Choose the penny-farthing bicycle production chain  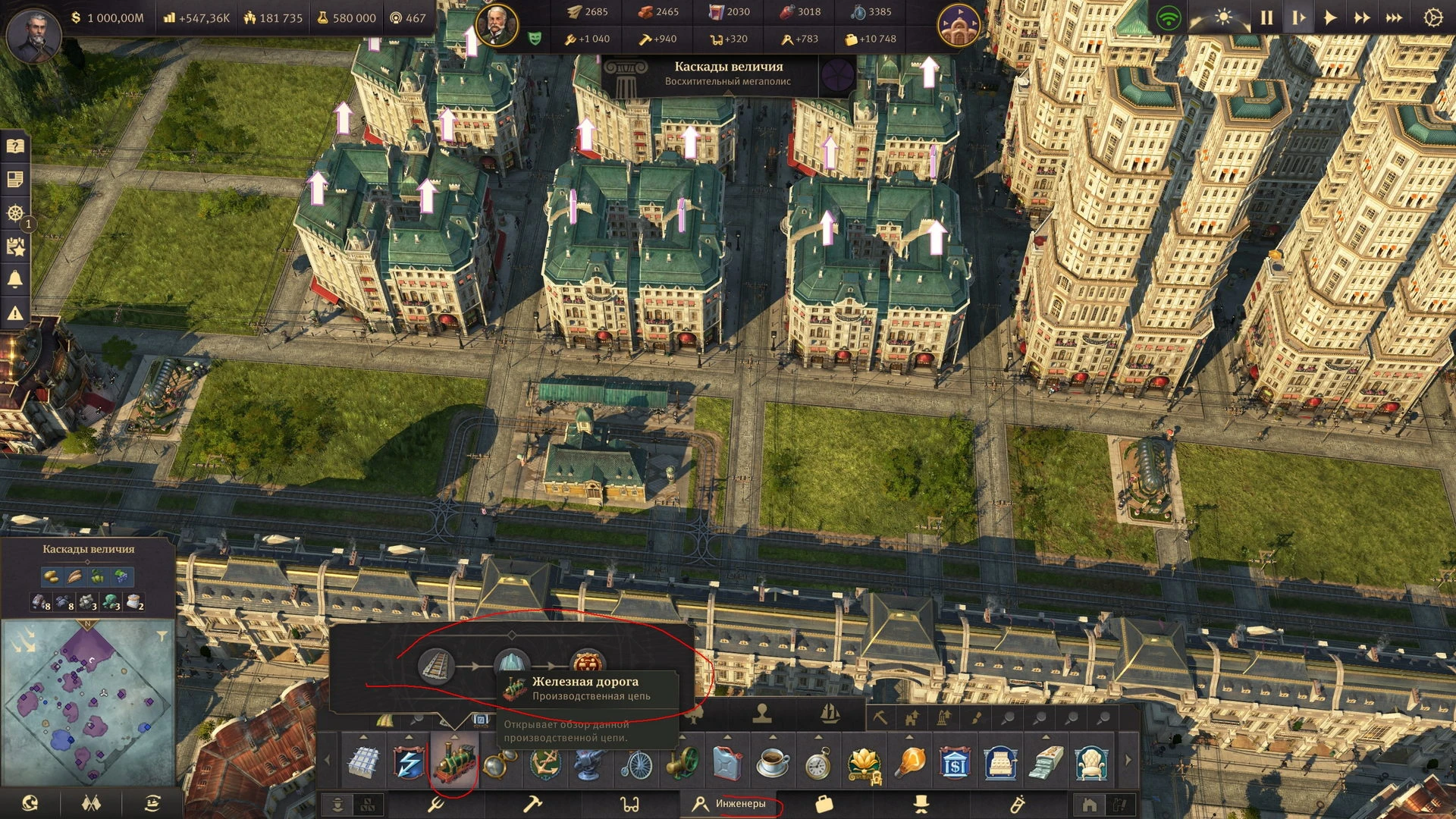[636, 762]
